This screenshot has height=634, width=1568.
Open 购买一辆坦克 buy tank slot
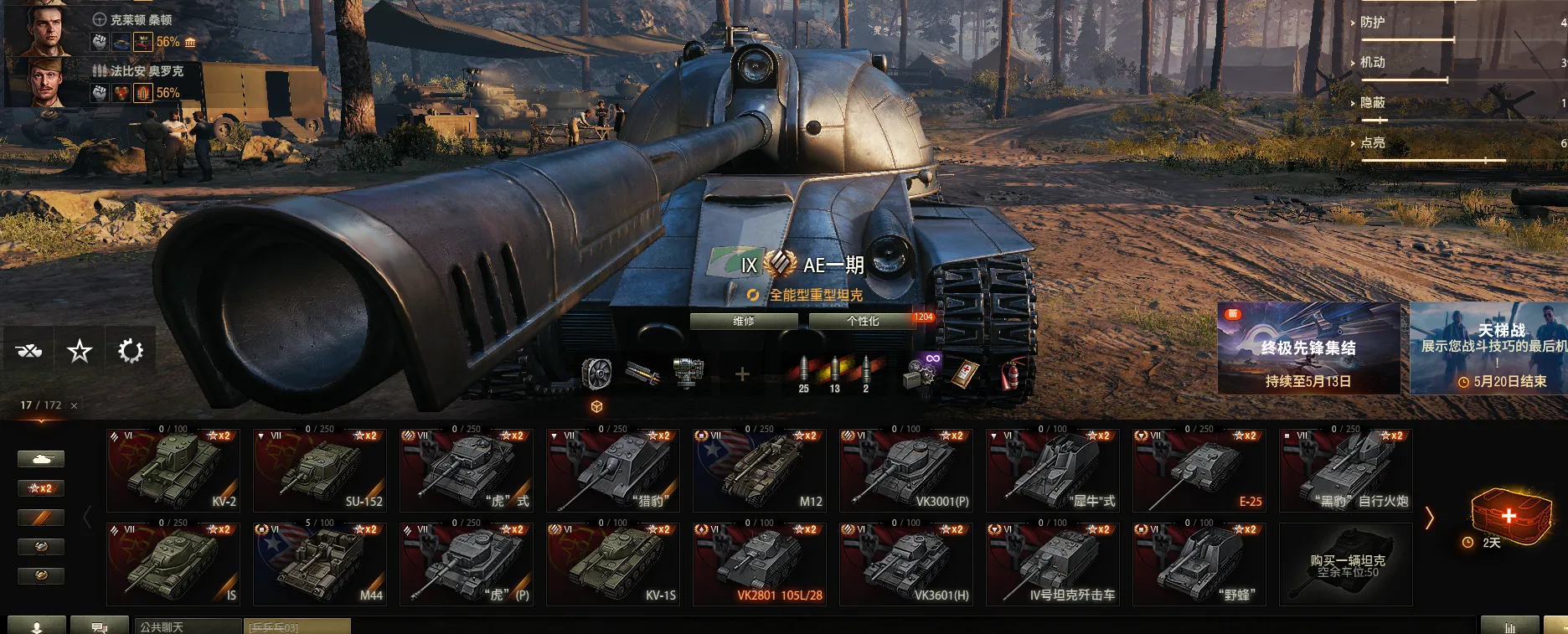coord(1346,564)
